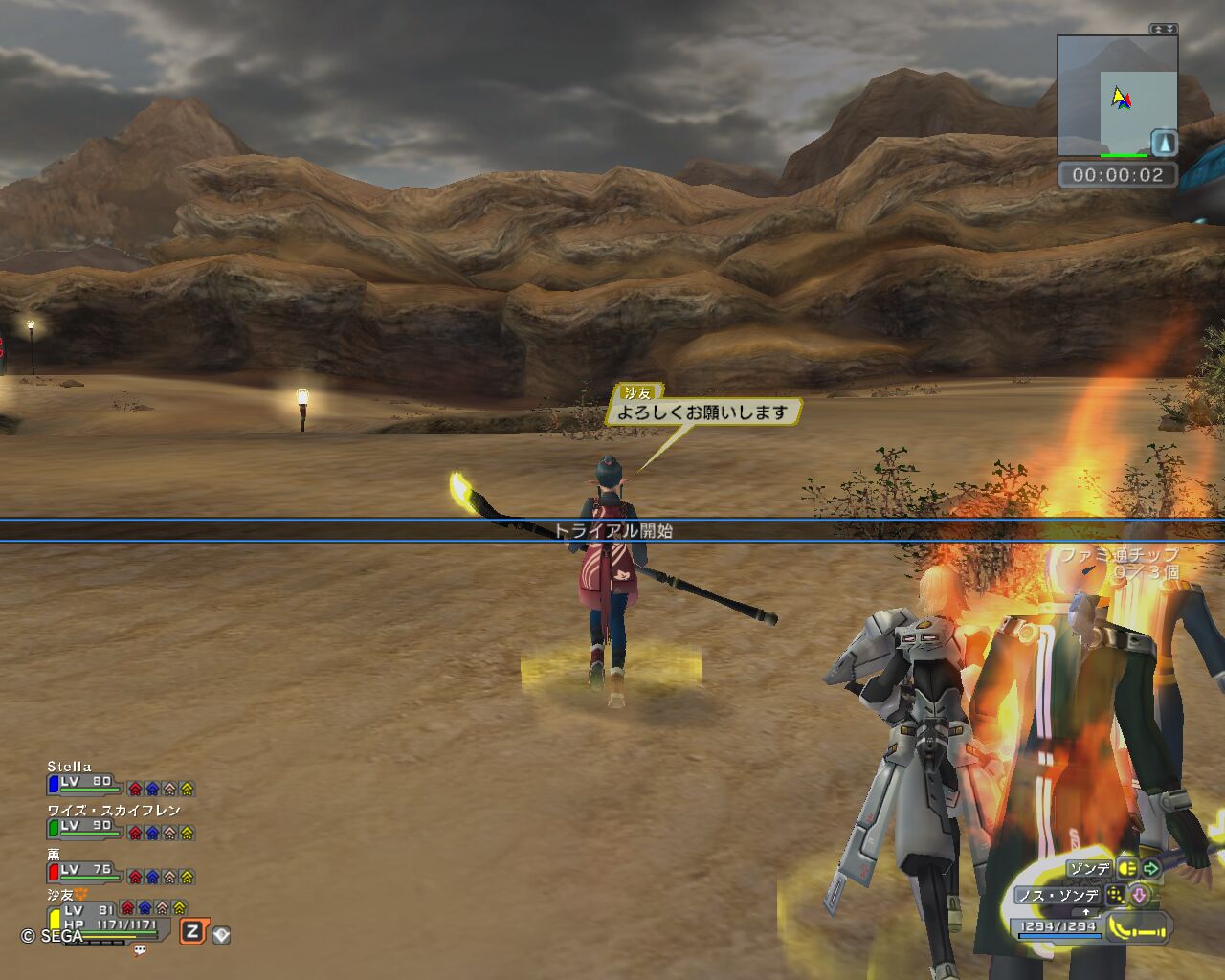Click 沙友's よろしくお願いします chat bubble
This screenshot has height=980, width=1225.
[702, 412]
